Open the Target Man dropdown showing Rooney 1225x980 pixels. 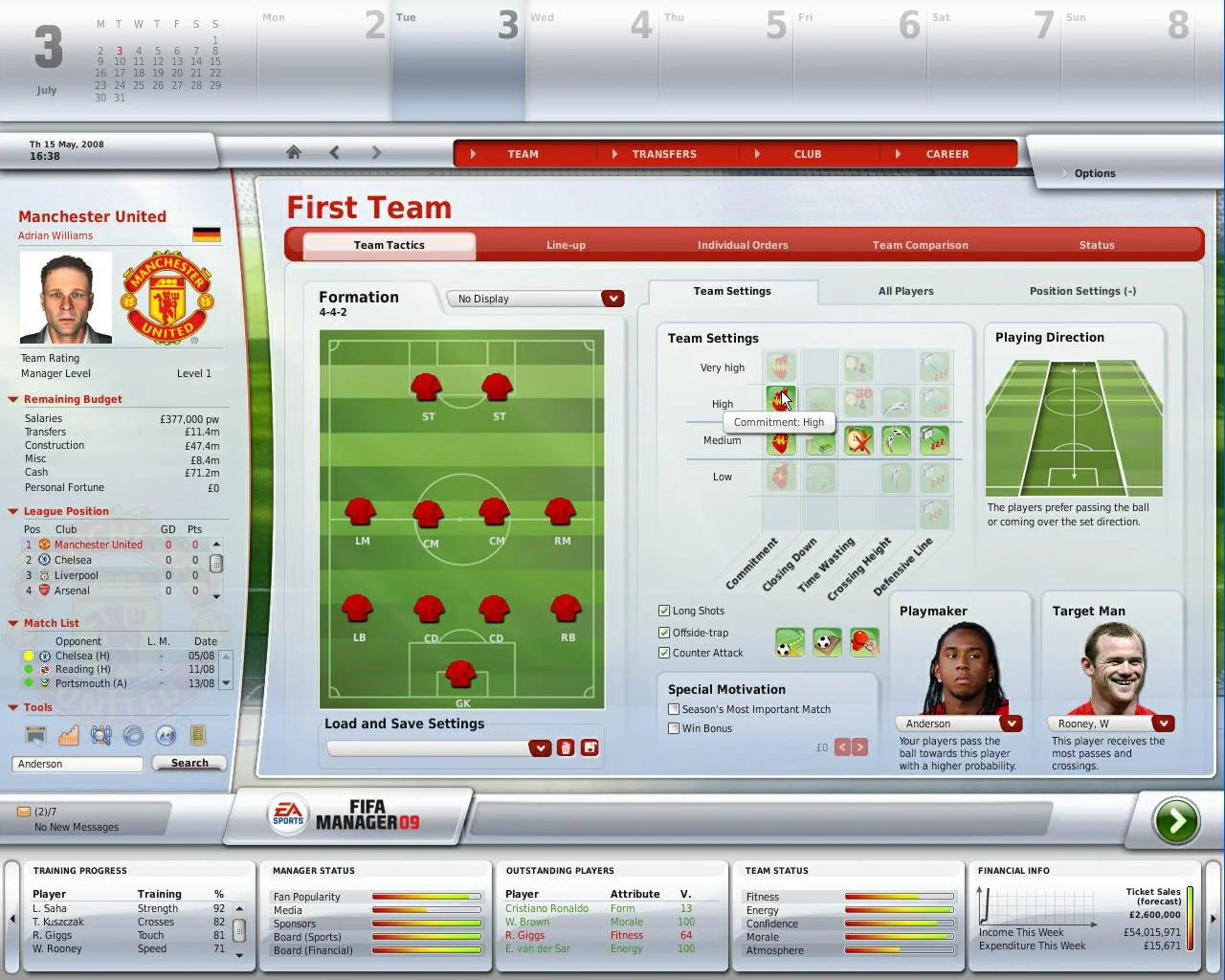(1165, 724)
